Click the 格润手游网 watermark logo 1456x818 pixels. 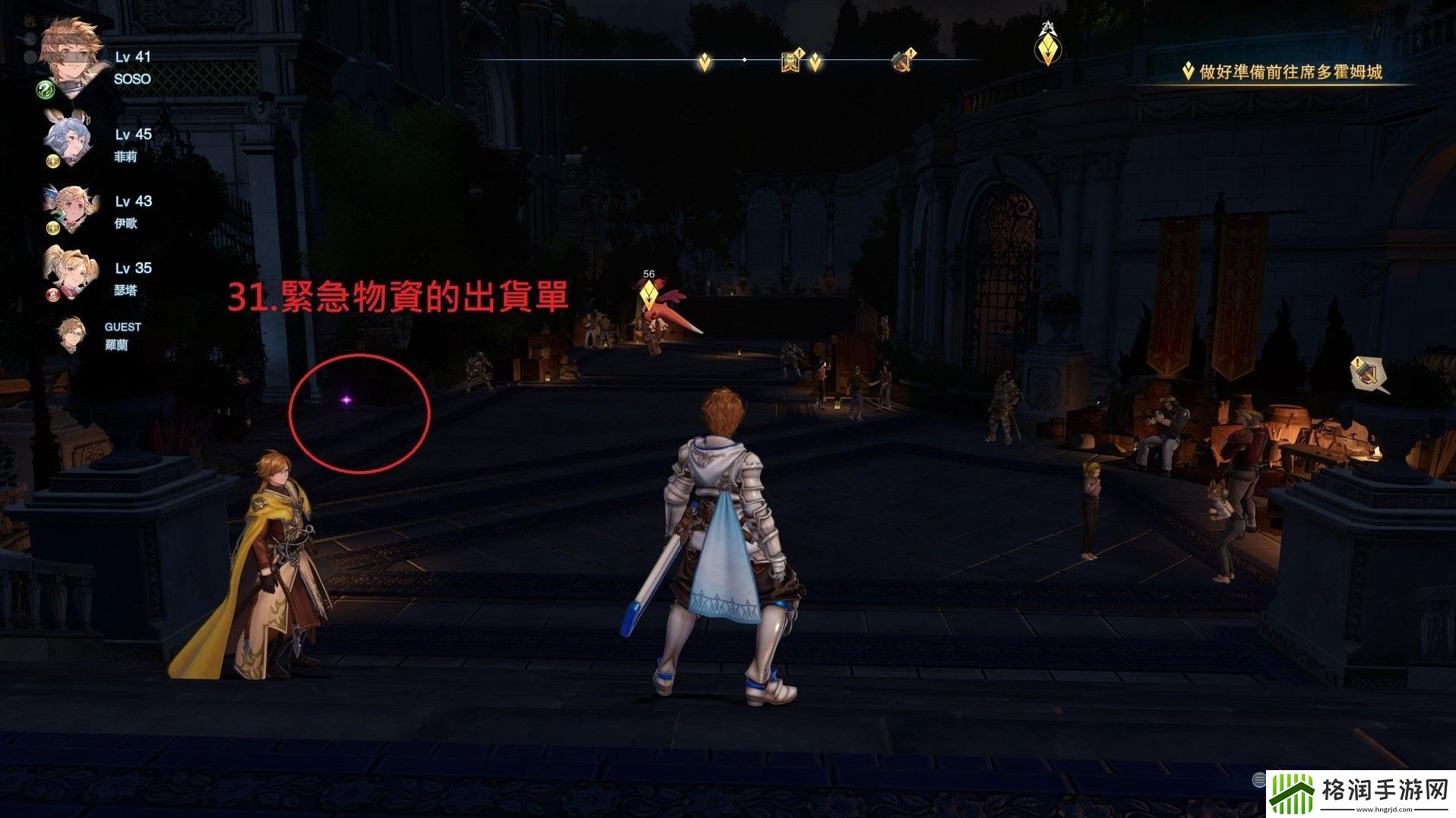(x=1359, y=794)
